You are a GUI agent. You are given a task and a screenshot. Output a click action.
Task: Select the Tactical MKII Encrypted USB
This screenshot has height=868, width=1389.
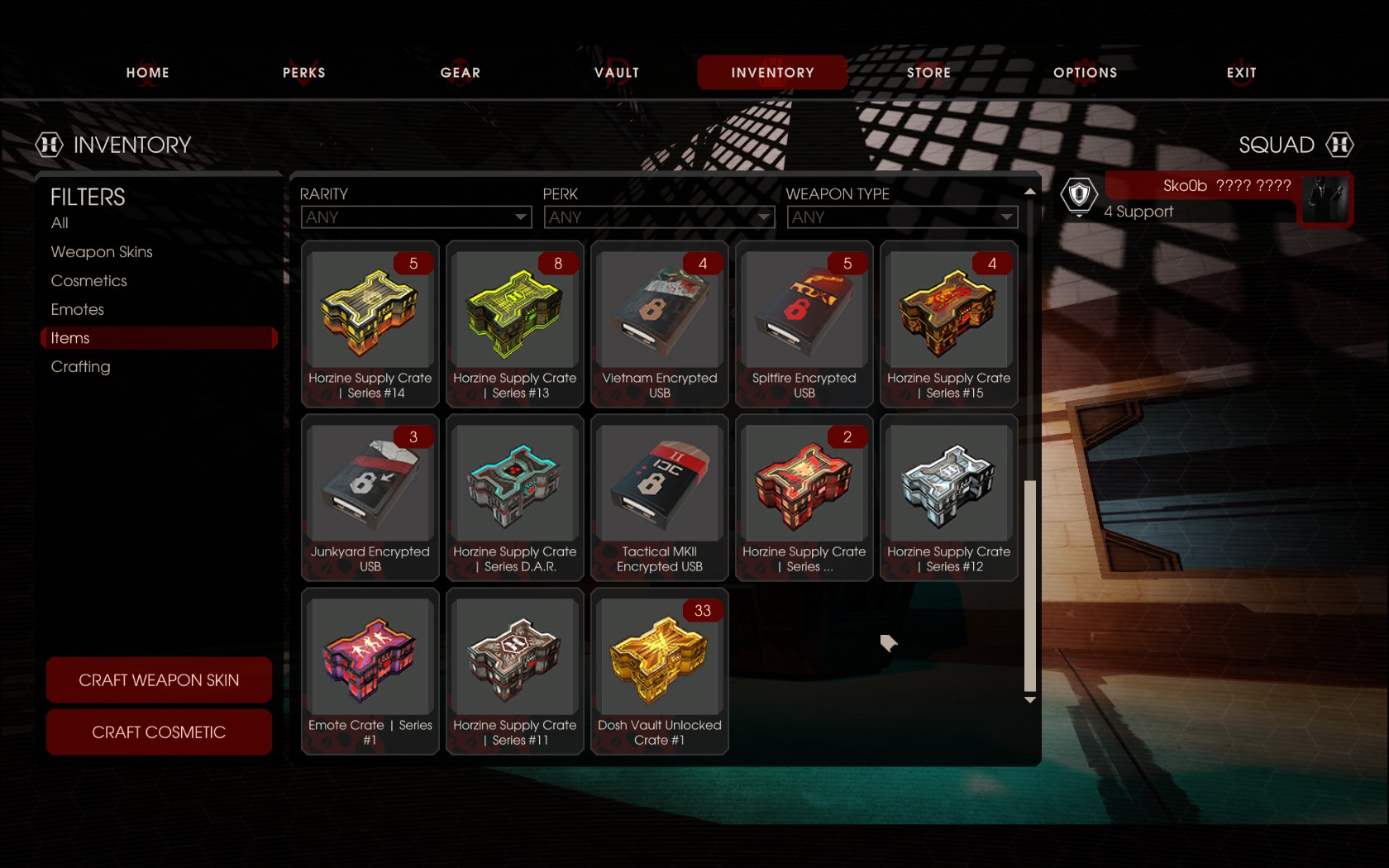pyautogui.click(x=660, y=497)
